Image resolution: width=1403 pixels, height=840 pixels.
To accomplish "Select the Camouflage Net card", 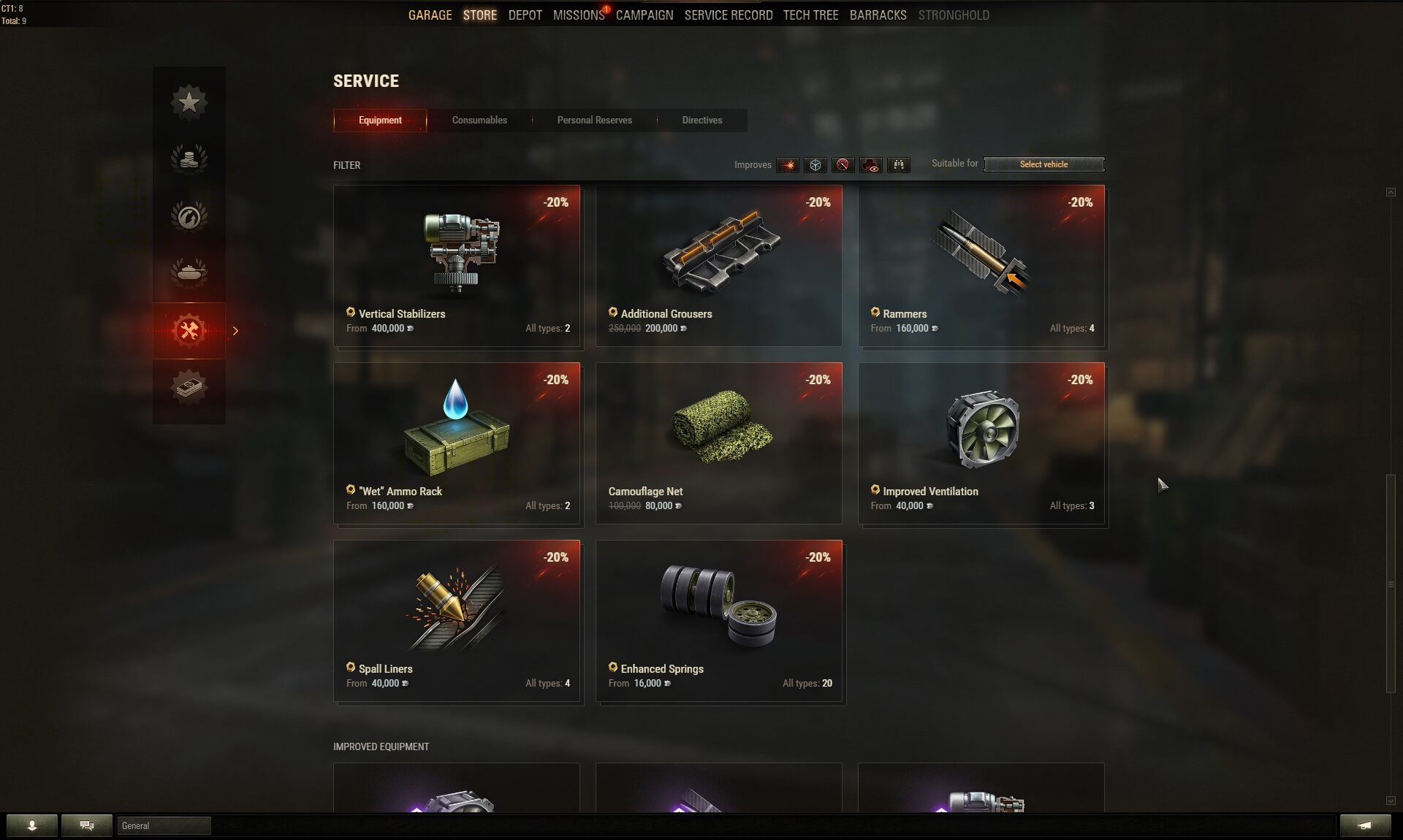I will click(x=718, y=443).
